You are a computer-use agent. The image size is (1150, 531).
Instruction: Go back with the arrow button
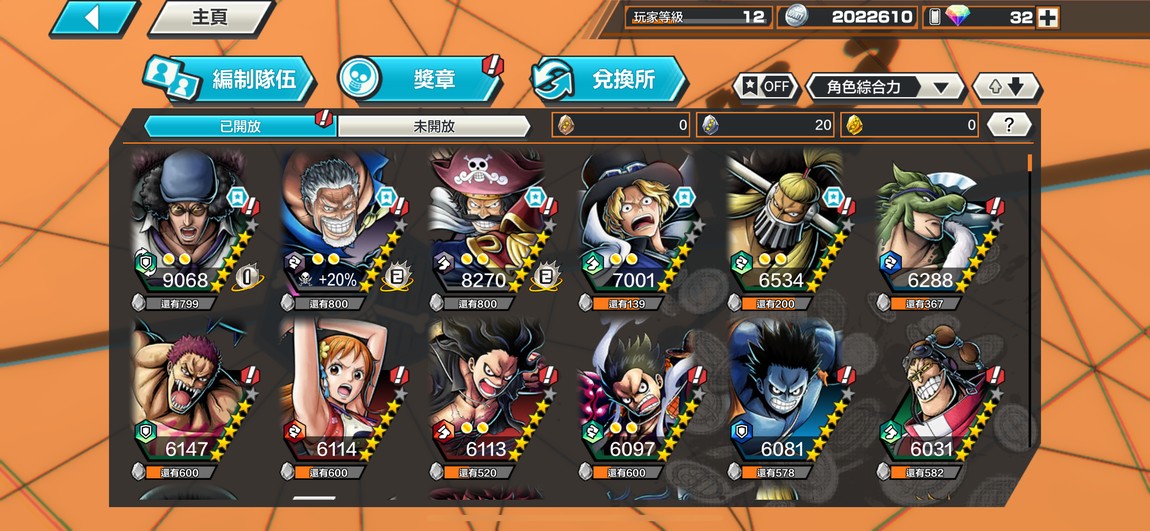click(x=94, y=17)
